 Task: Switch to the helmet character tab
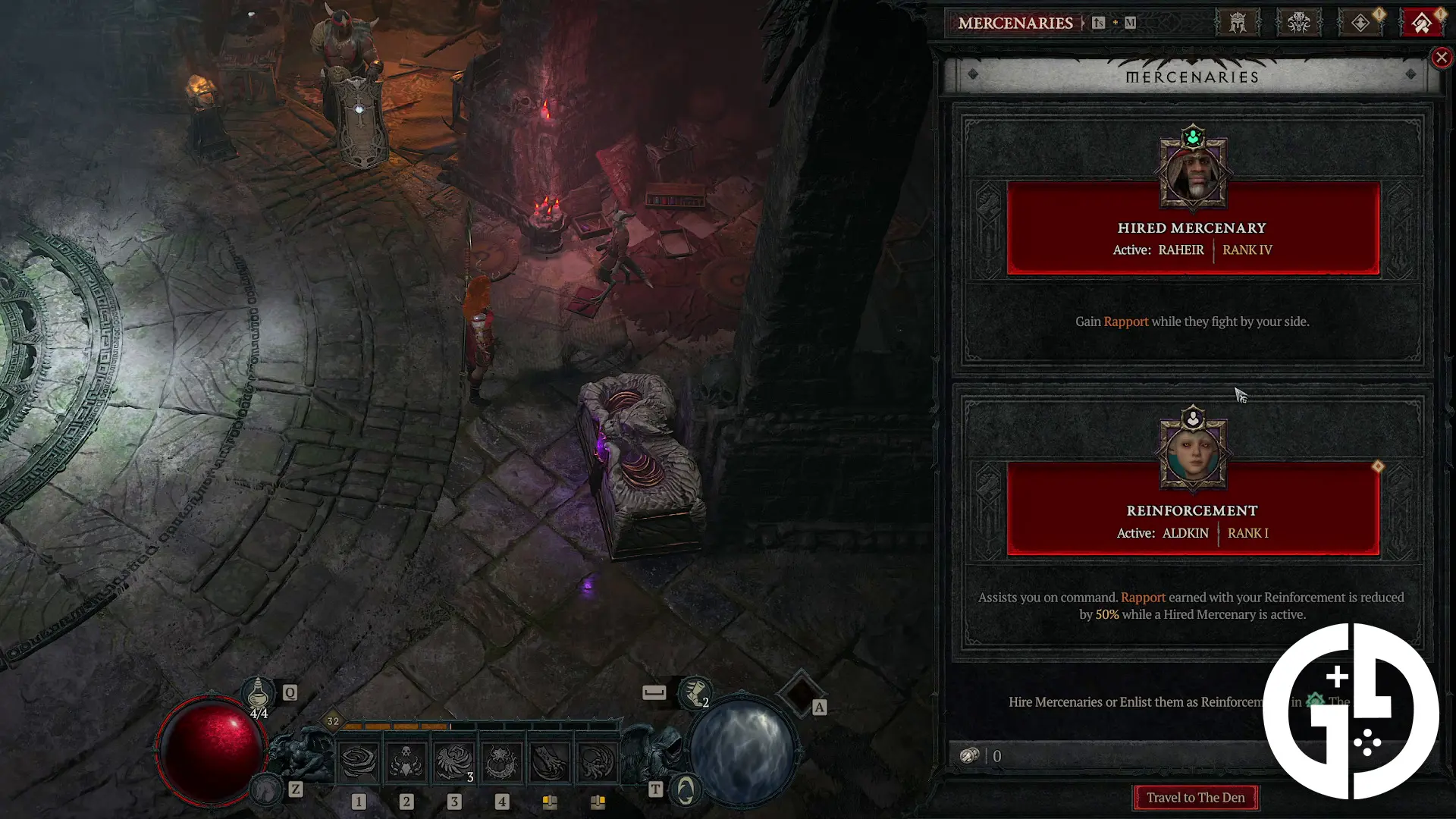[1238, 23]
